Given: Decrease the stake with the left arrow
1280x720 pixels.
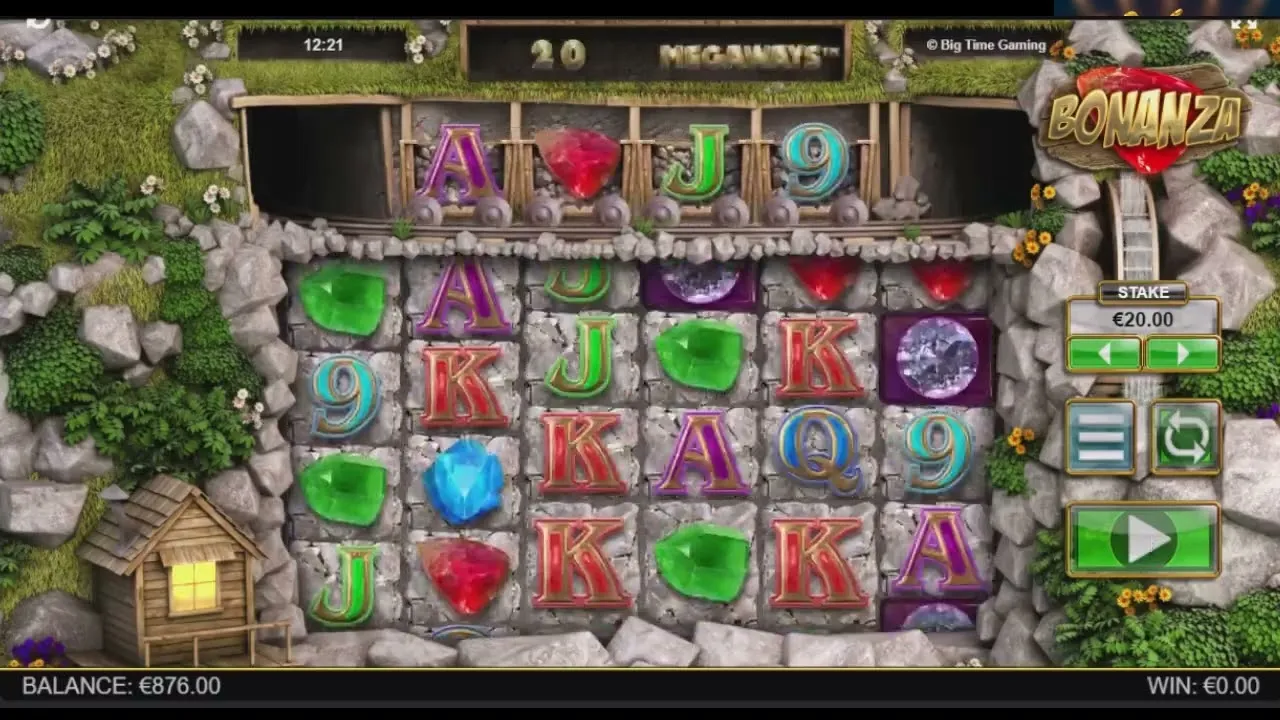Looking at the screenshot, I should click(x=1106, y=354).
